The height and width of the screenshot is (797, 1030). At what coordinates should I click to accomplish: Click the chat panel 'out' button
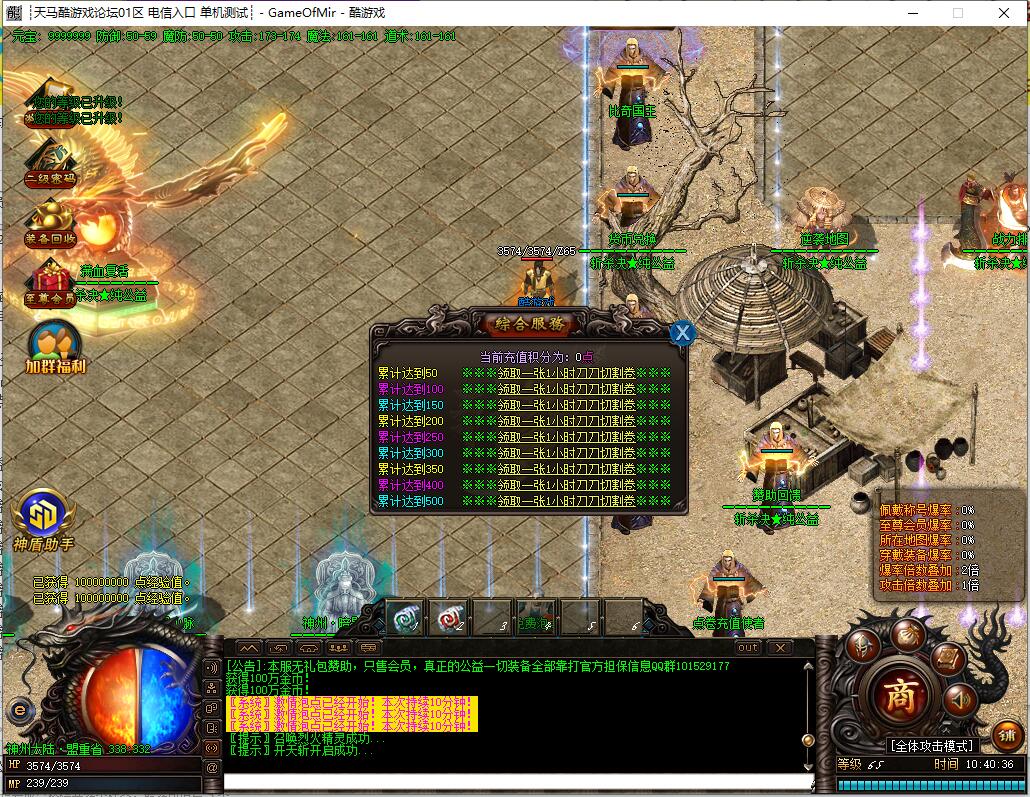(747, 648)
